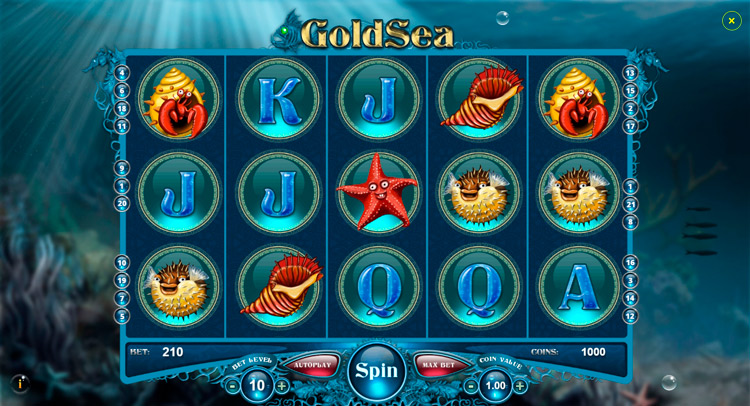Image resolution: width=750 pixels, height=406 pixels.
Task: Highlight payline 16 marker
Action: pyautogui.click(x=630, y=262)
